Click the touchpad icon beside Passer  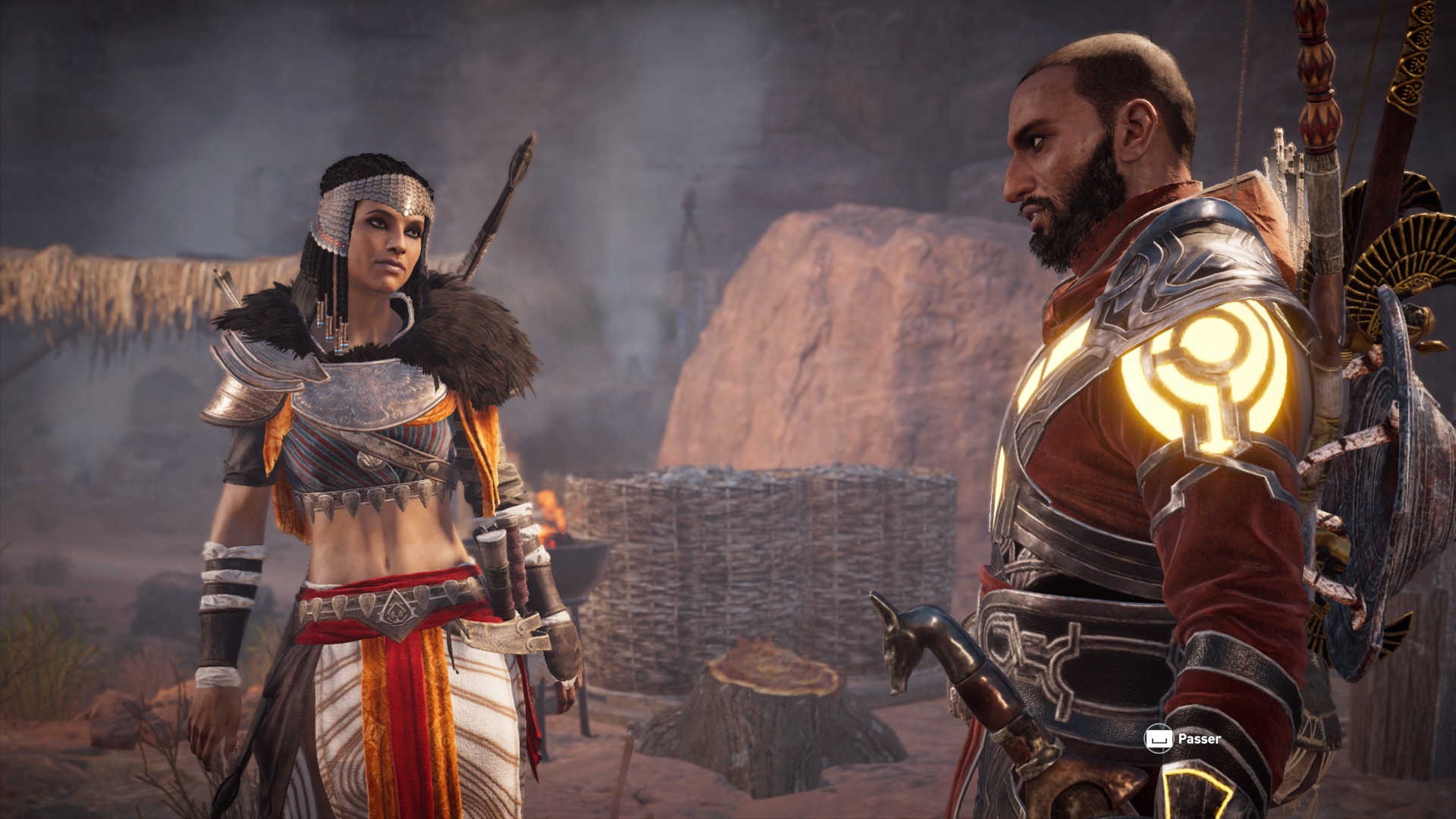coord(1160,736)
